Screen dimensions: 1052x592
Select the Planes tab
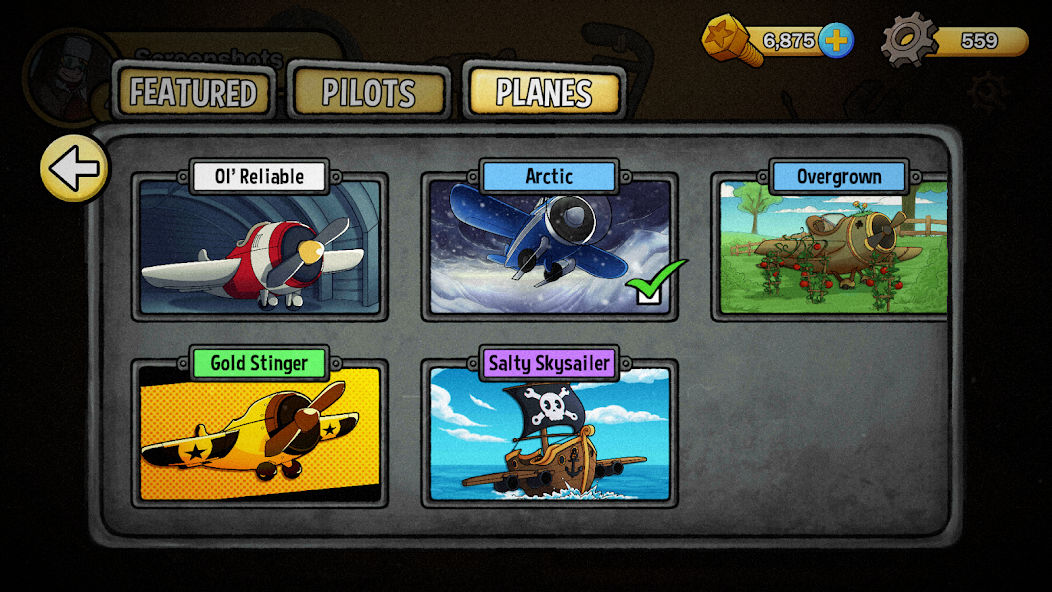click(544, 93)
